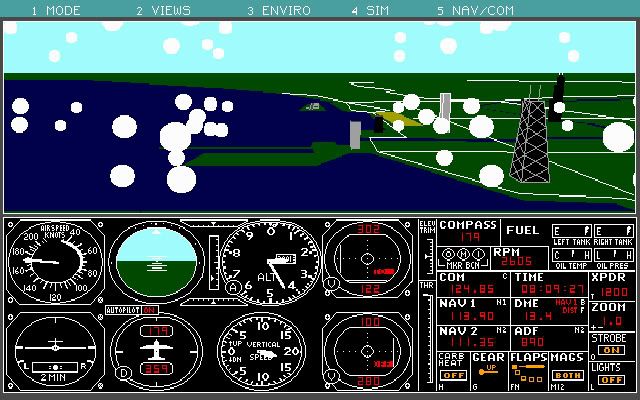Open the Nav/Com menu

(464, 10)
